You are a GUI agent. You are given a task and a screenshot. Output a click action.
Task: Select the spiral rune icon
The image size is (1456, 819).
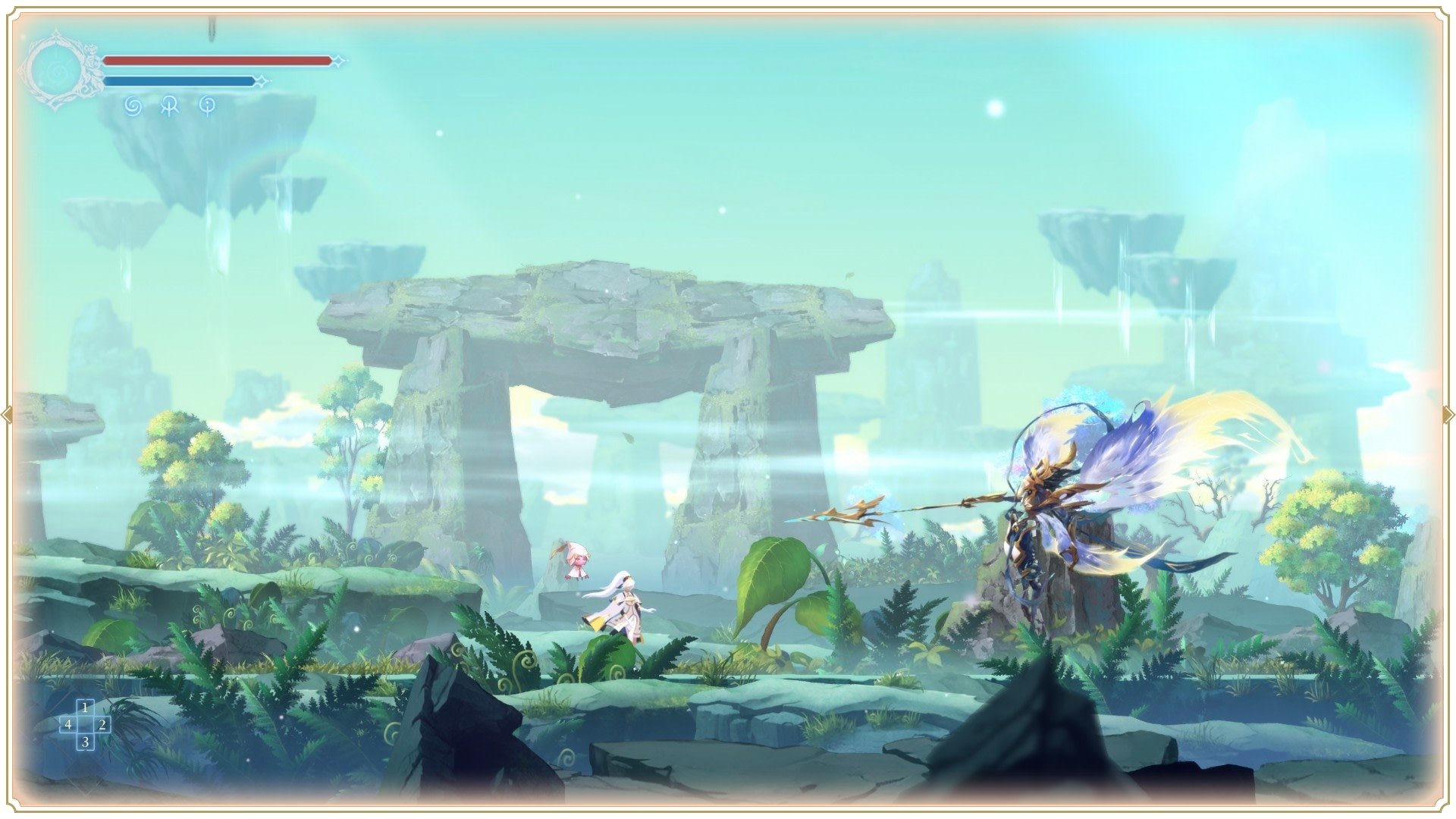[x=132, y=108]
